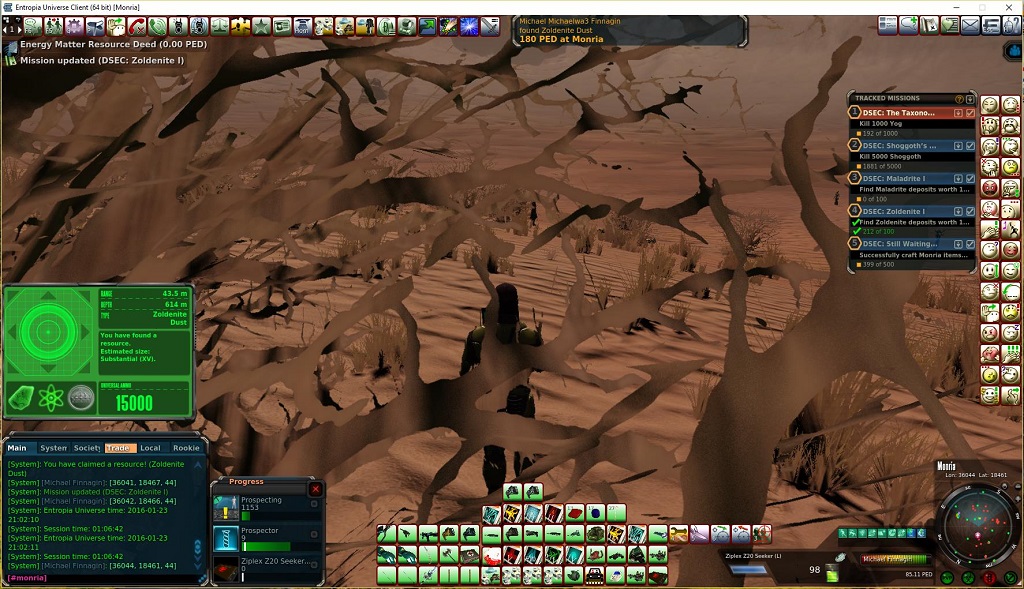Open the Local chat tab
Viewport: 1024px width, 589px height.
(x=150, y=448)
